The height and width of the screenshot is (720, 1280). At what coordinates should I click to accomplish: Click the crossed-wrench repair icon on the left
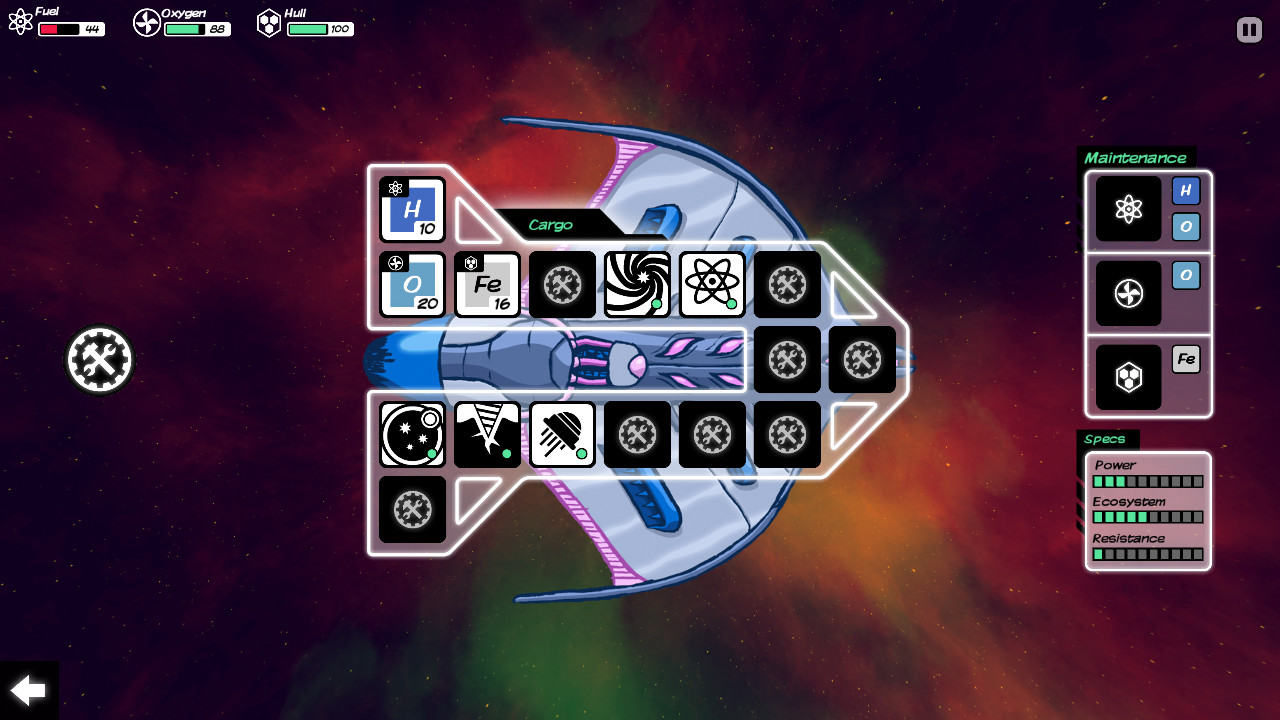(x=98, y=359)
